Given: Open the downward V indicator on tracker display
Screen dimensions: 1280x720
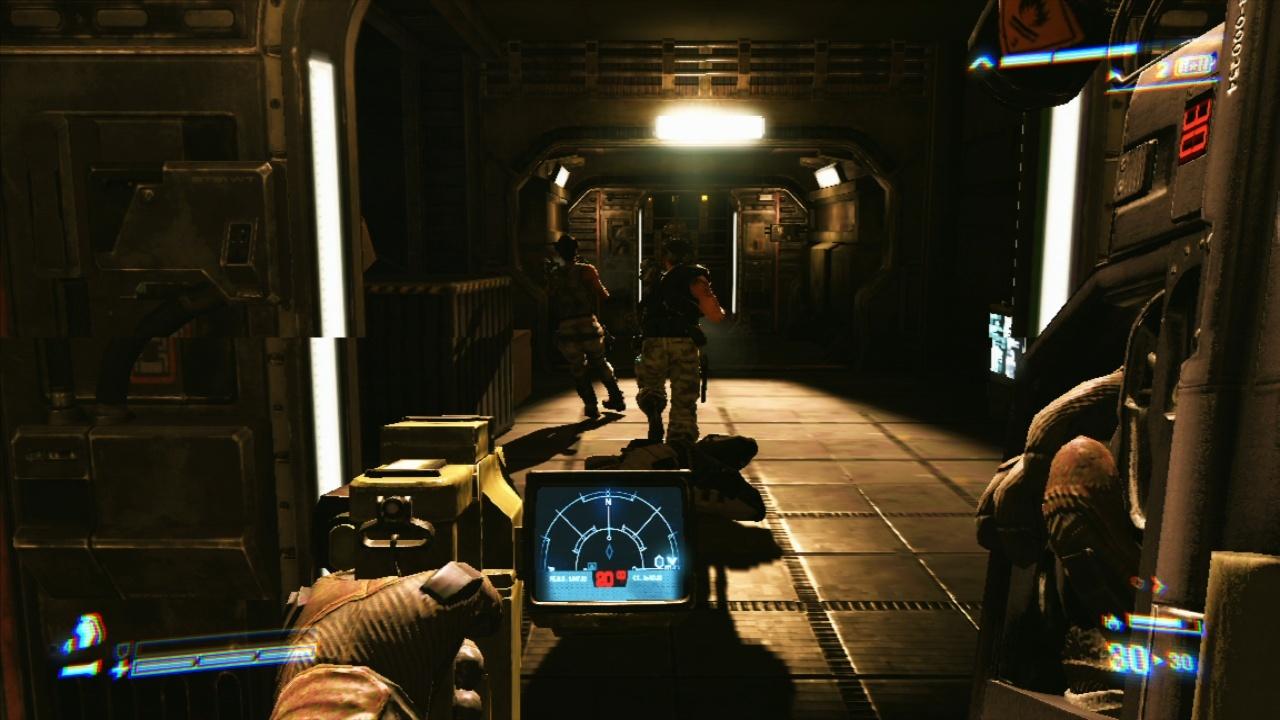Looking at the screenshot, I should (x=672, y=561).
